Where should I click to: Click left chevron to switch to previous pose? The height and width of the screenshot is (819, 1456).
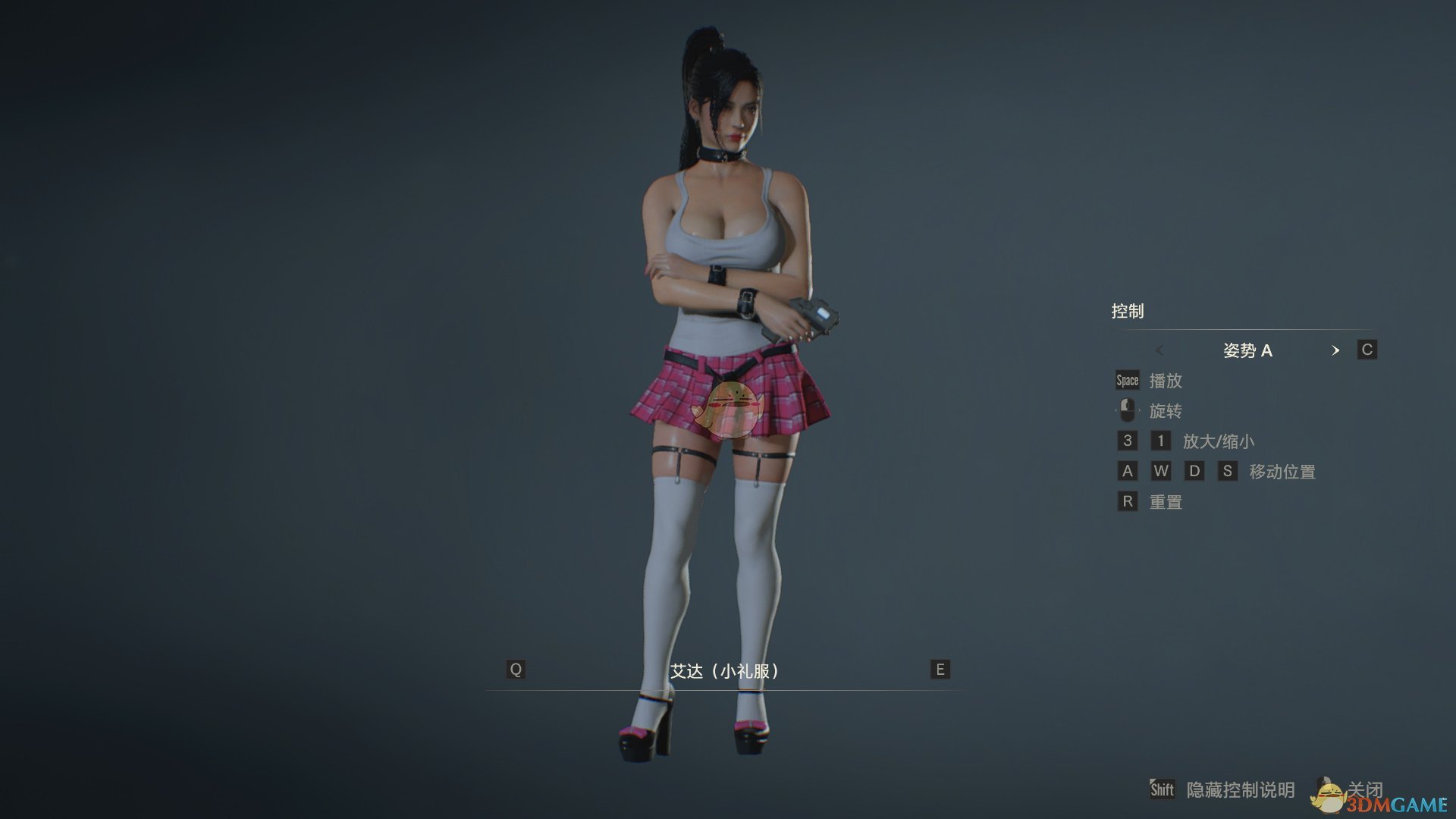click(1160, 350)
